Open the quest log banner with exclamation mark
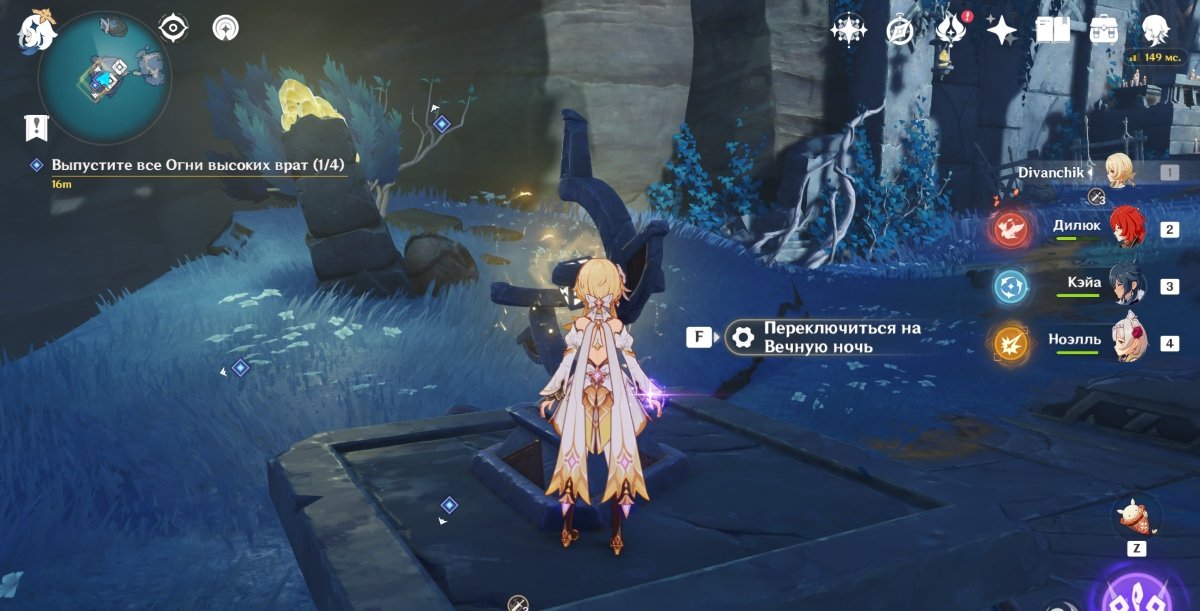The image size is (1200, 611). click(x=37, y=127)
